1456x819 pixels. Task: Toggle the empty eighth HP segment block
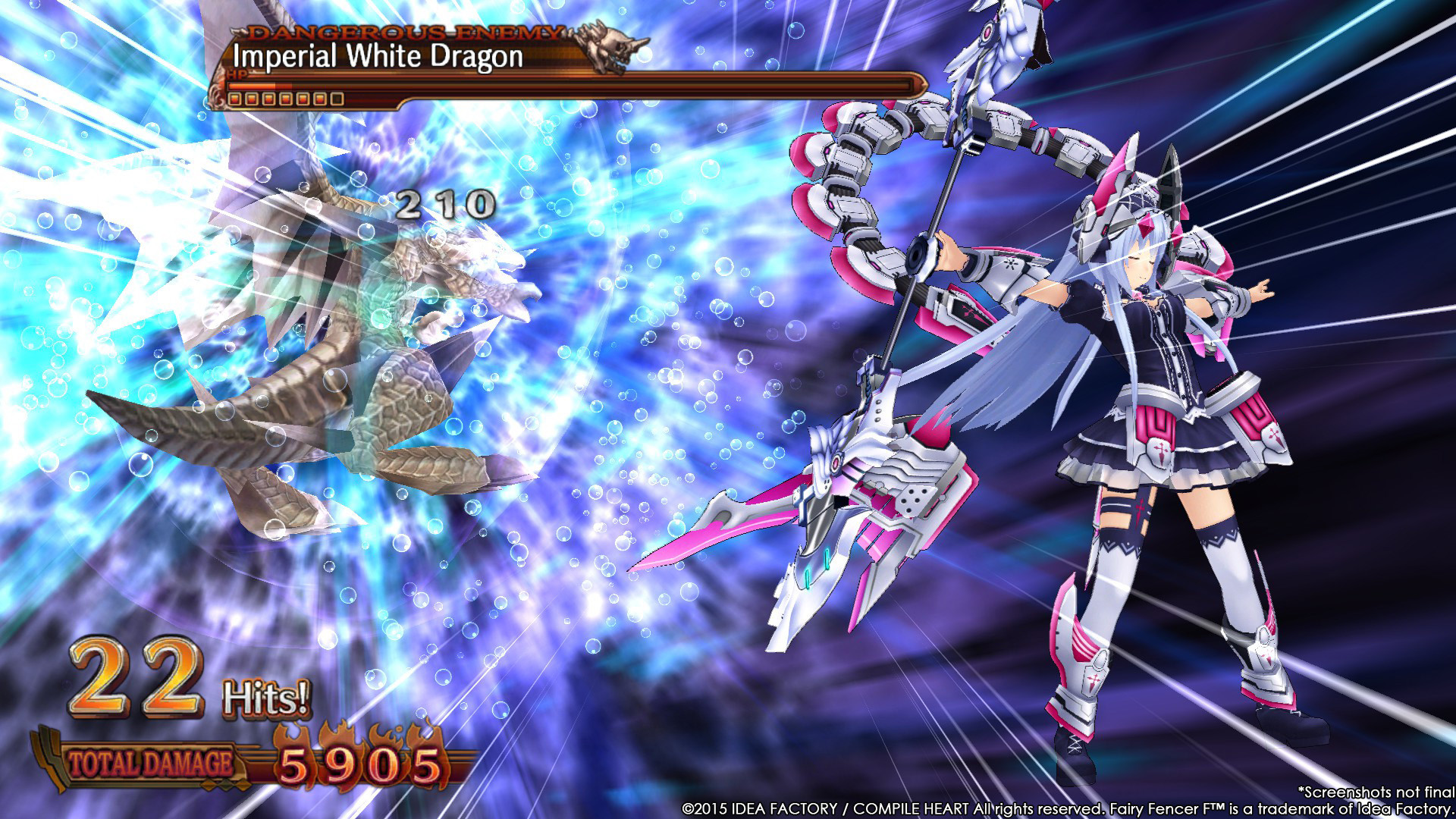(336, 99)
